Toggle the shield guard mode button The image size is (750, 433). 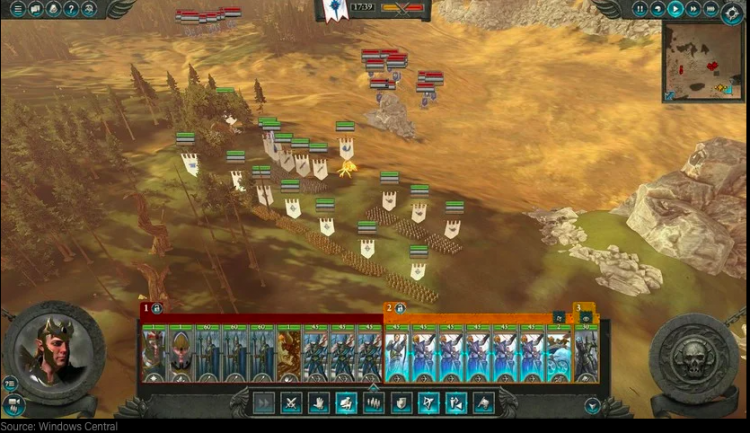(x=401, y=403)
